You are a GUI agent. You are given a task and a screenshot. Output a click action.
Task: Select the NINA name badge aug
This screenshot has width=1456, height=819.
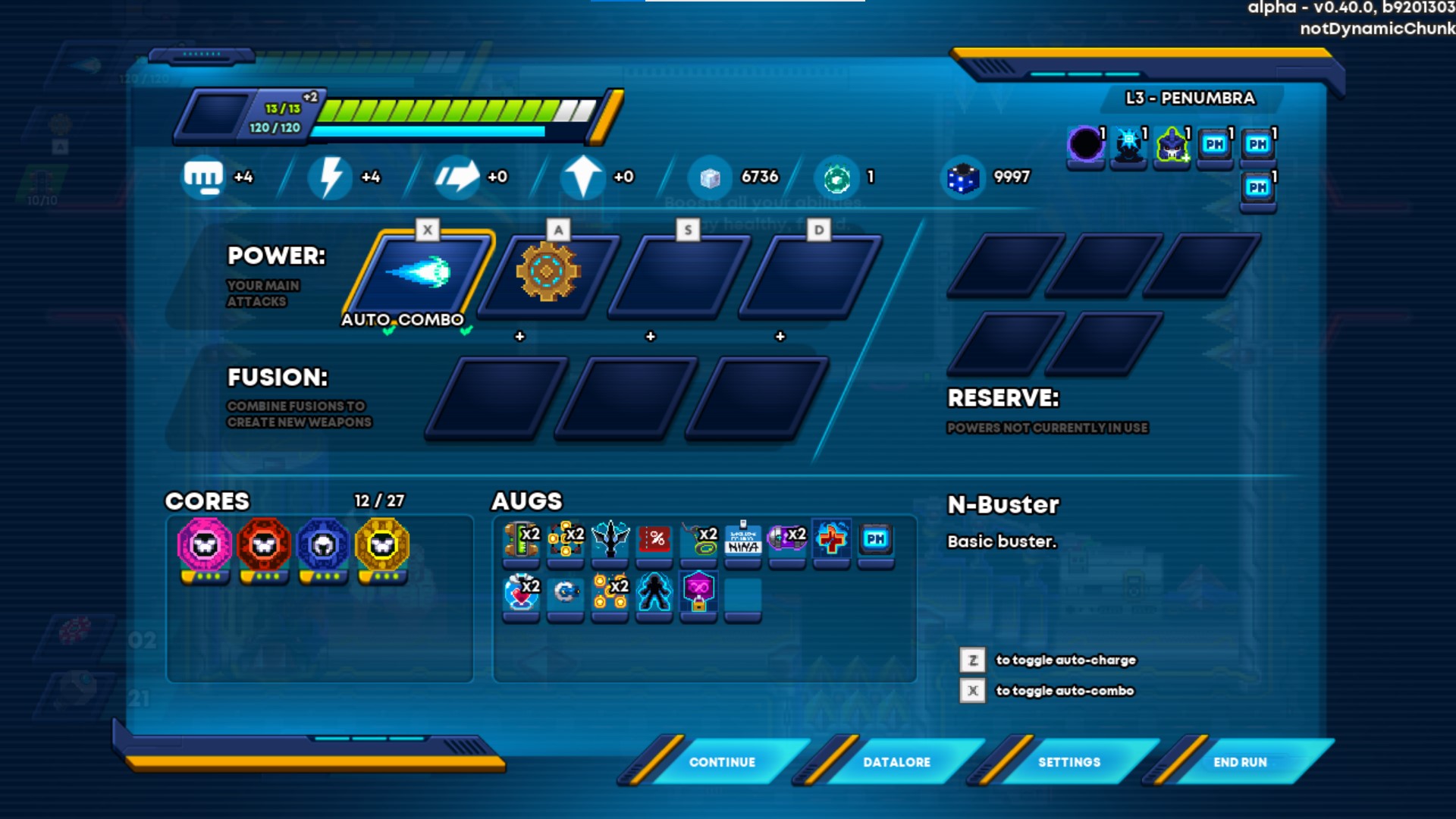click(x=743, y=539)
